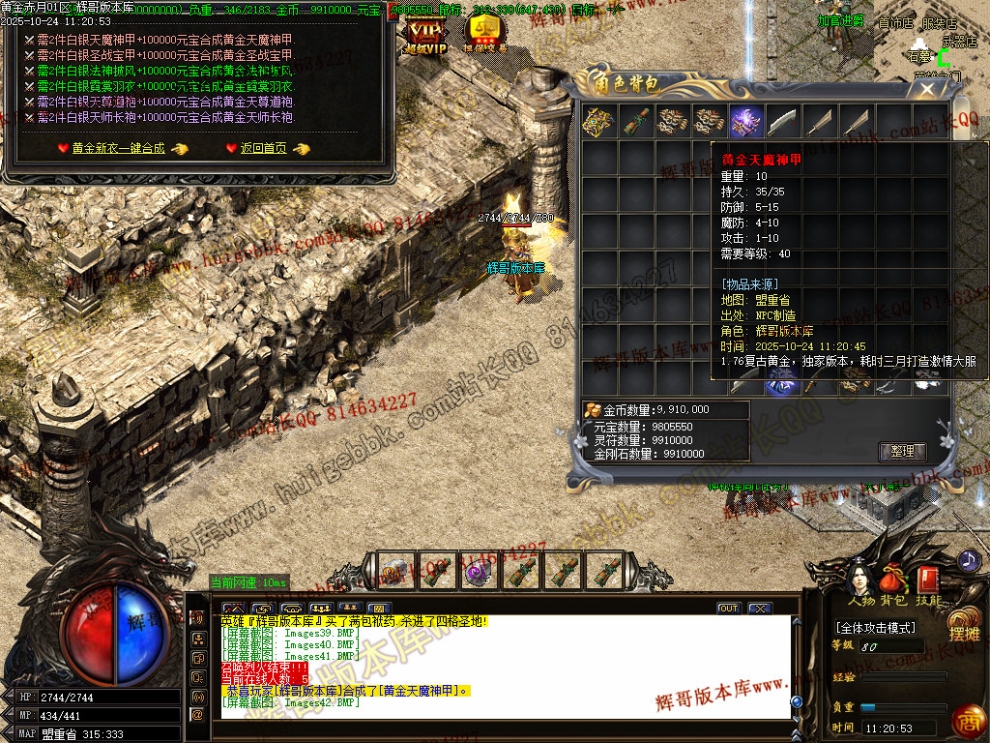Screen dimensions: 990x743
Task: Open the 背包 bag button
Action: tap(893, 583)
